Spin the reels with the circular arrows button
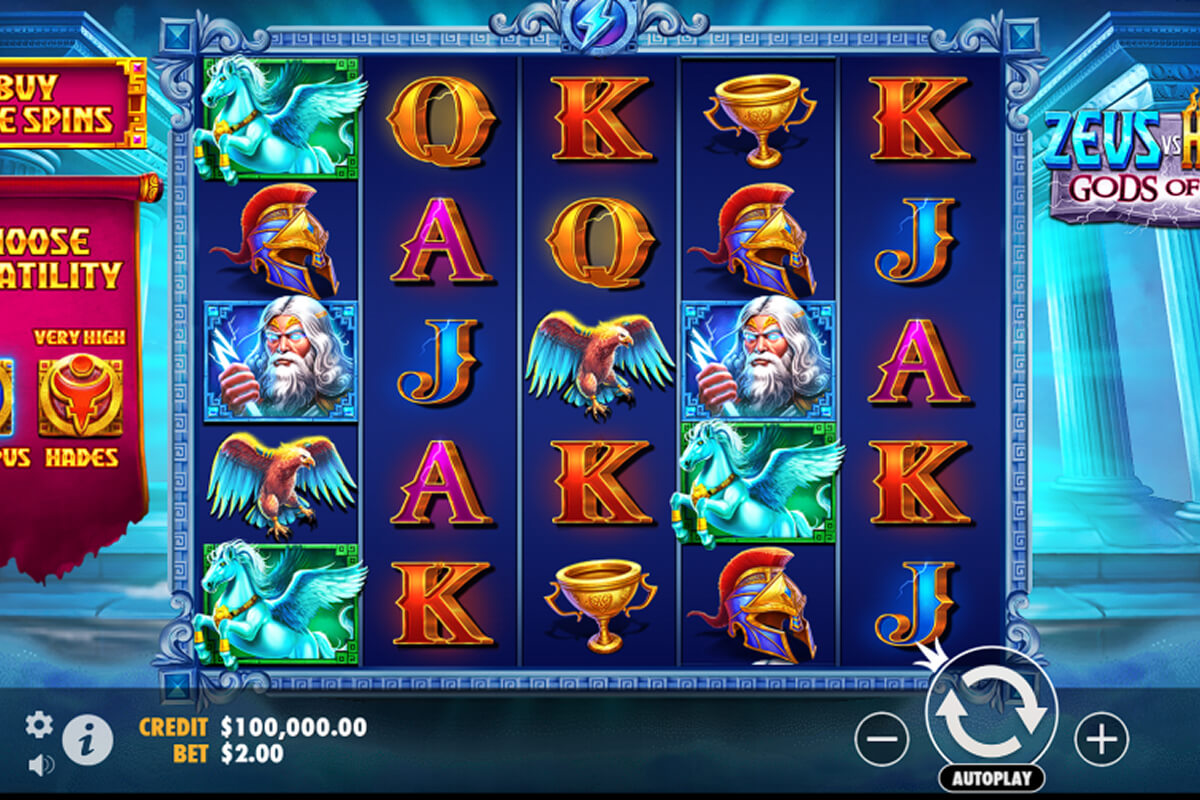The image size is (1200, 800). pyautogui.click(x=991, y=712)
